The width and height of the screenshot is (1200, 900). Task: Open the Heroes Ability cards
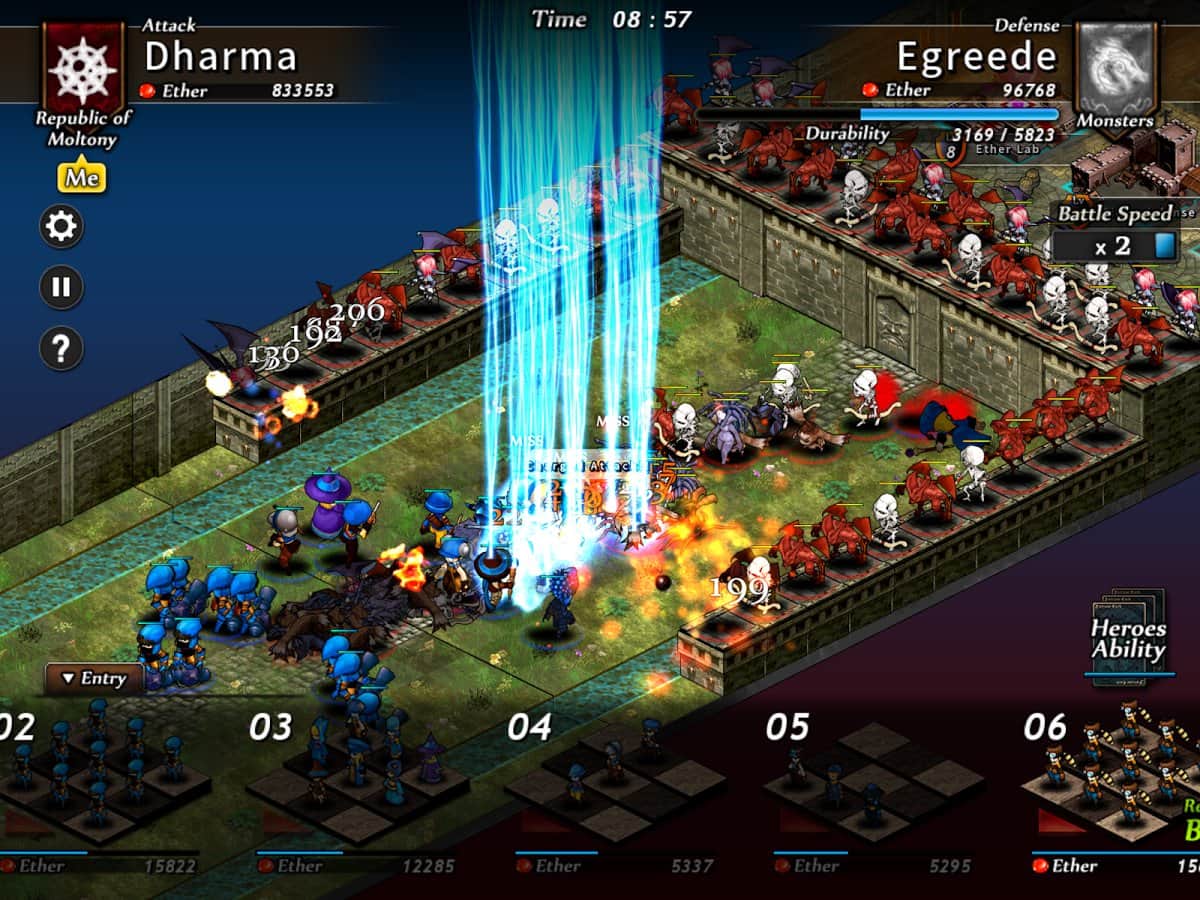[x=1128, y=640]
